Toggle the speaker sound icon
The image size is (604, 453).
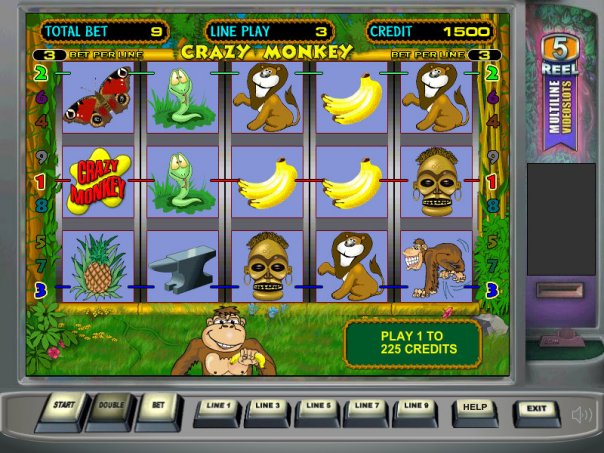(581, 414)
